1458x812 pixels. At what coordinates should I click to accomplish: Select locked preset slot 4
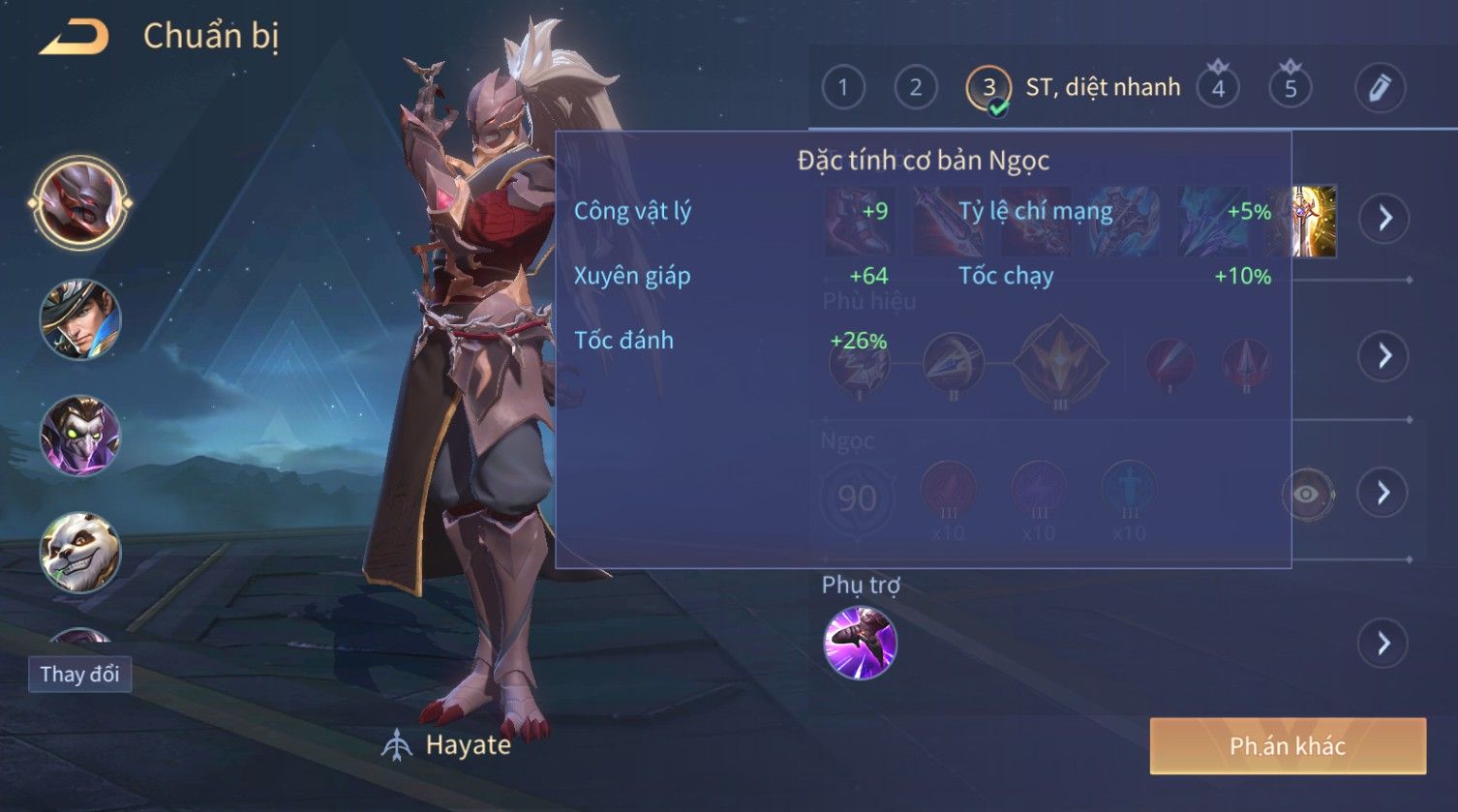click(x=1218, y=88)
